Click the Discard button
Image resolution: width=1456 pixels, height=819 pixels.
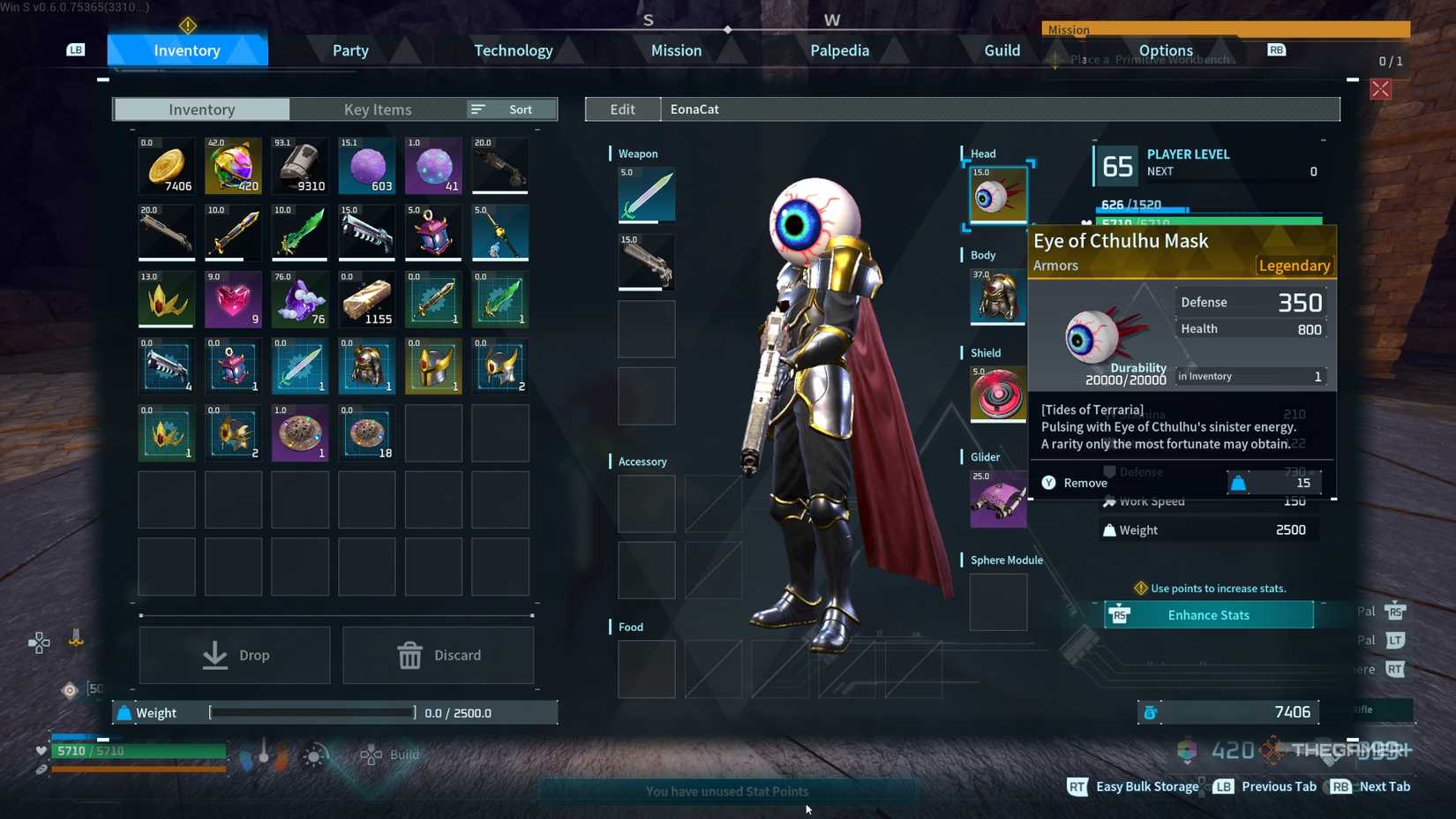point(439,655)
